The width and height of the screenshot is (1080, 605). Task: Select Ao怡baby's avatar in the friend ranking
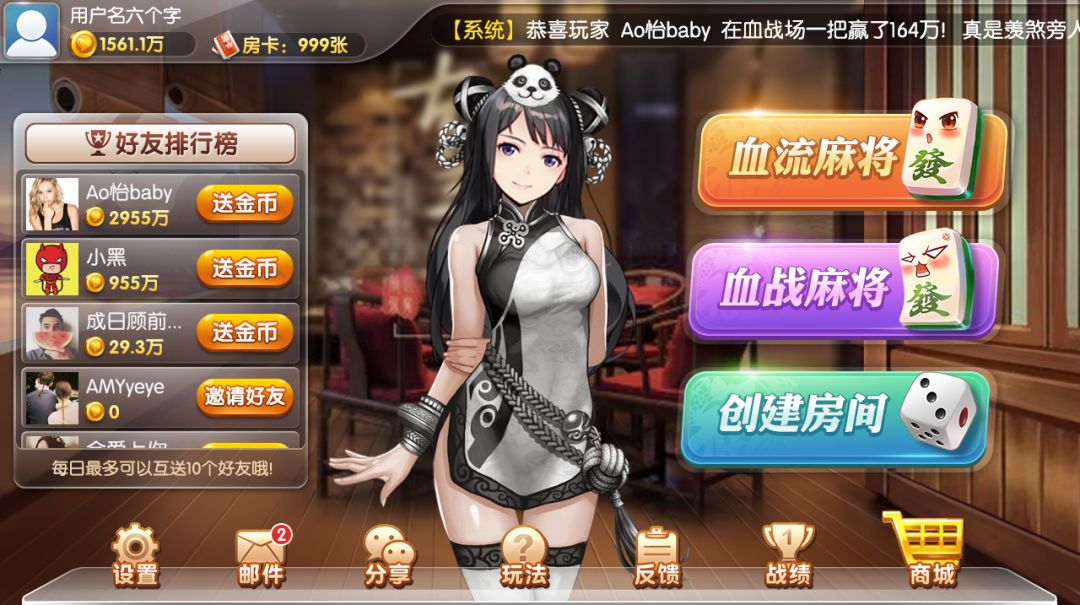click(52, 204)
